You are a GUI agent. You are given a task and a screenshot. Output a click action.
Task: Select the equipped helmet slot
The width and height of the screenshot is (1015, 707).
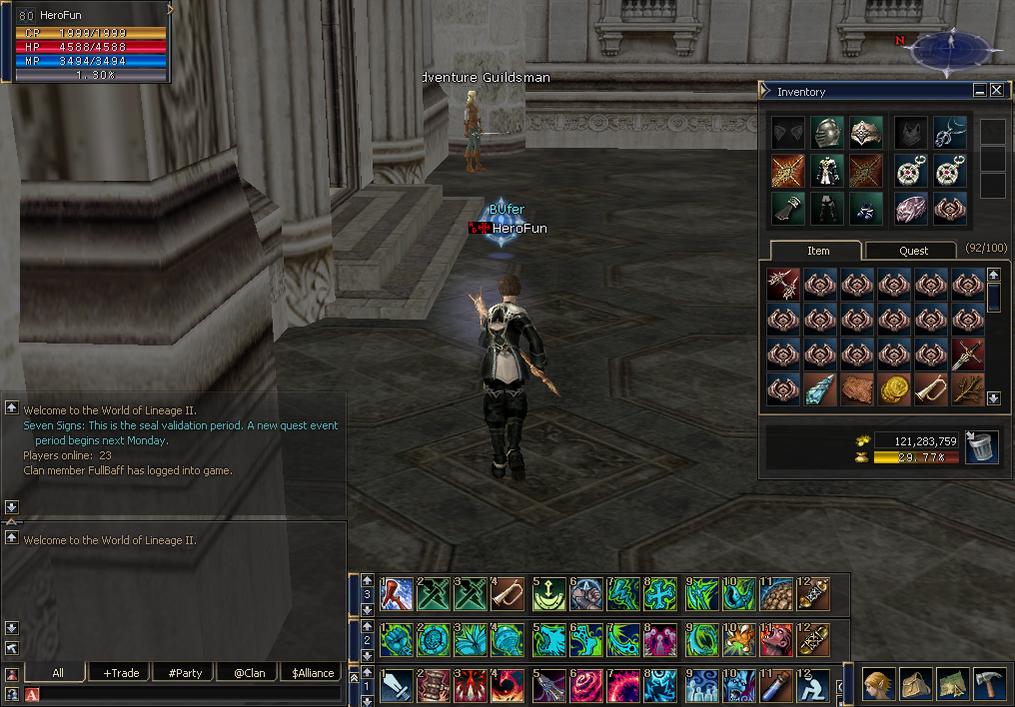coord(826,132)
